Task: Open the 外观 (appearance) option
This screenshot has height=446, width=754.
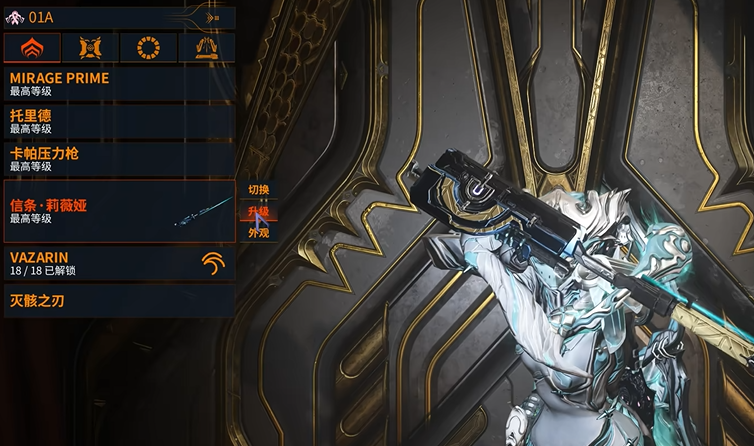Action: 259,232
